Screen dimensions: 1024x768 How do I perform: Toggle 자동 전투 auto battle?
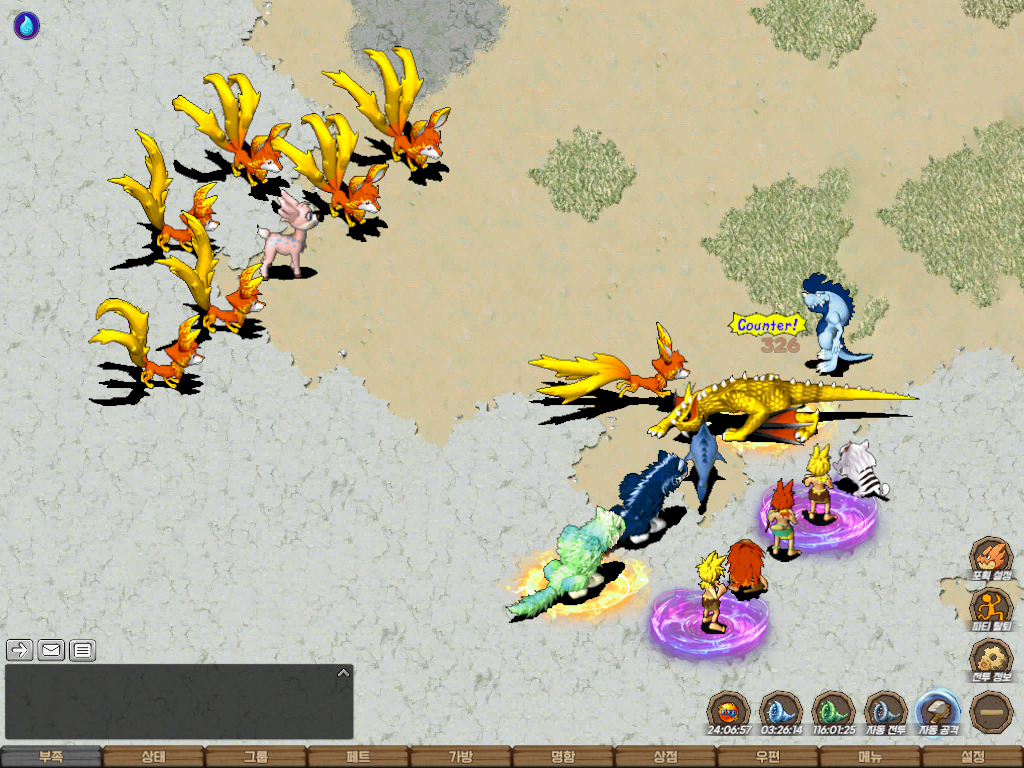pos(885,713)
